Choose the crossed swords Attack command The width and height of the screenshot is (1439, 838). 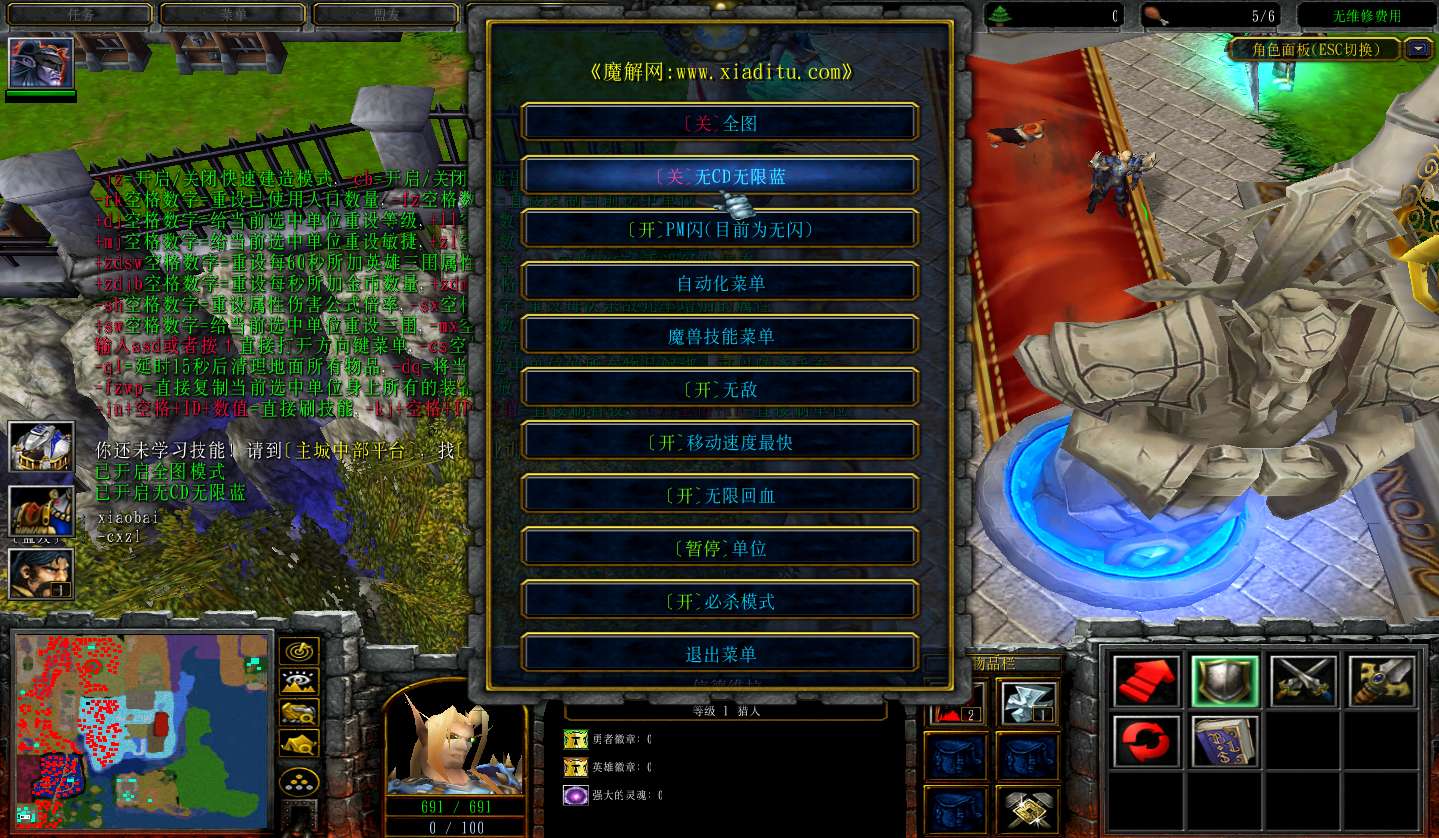tap(1303, 682)
